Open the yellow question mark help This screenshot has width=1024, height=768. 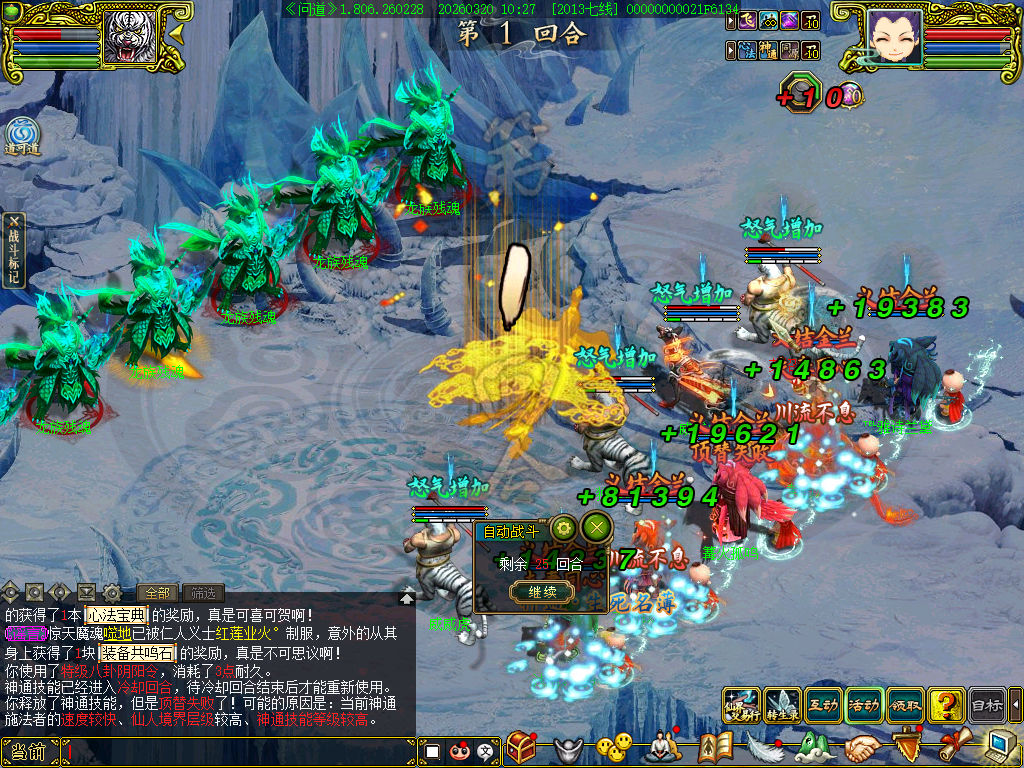946,704
